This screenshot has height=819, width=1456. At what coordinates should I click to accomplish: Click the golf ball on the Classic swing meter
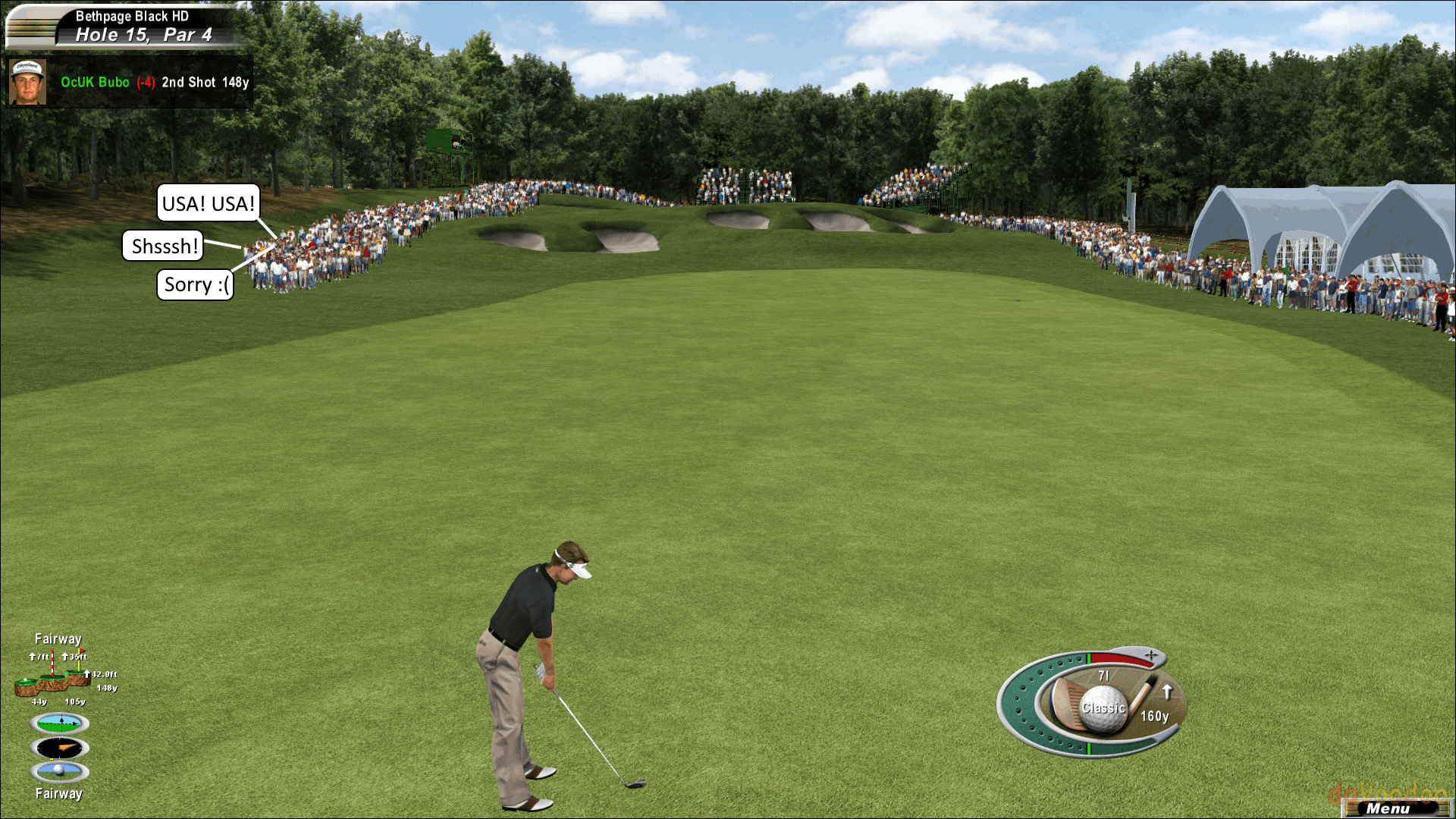click(x=1103, y=708)
